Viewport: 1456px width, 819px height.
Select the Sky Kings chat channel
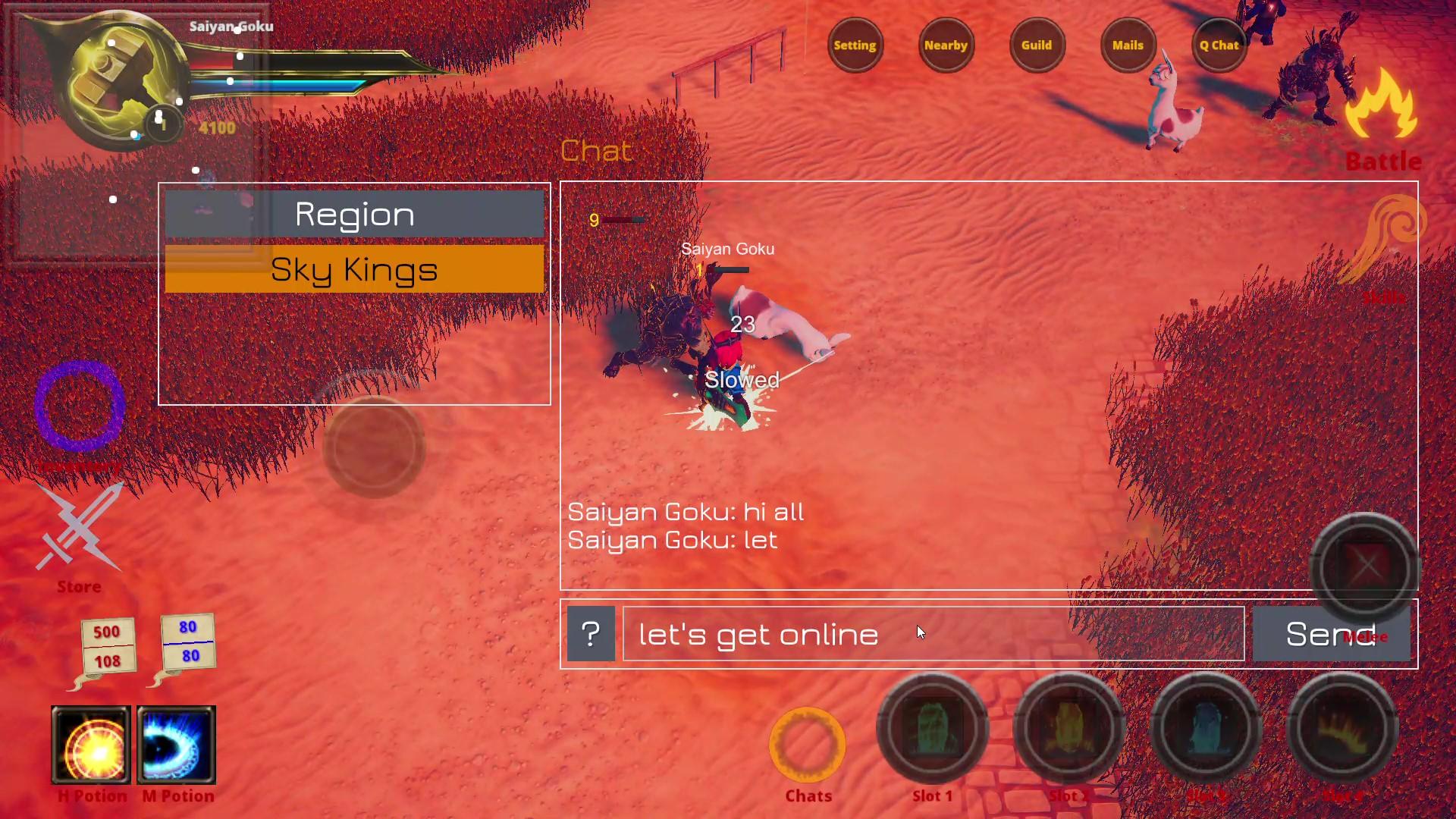tap(353, 269)
